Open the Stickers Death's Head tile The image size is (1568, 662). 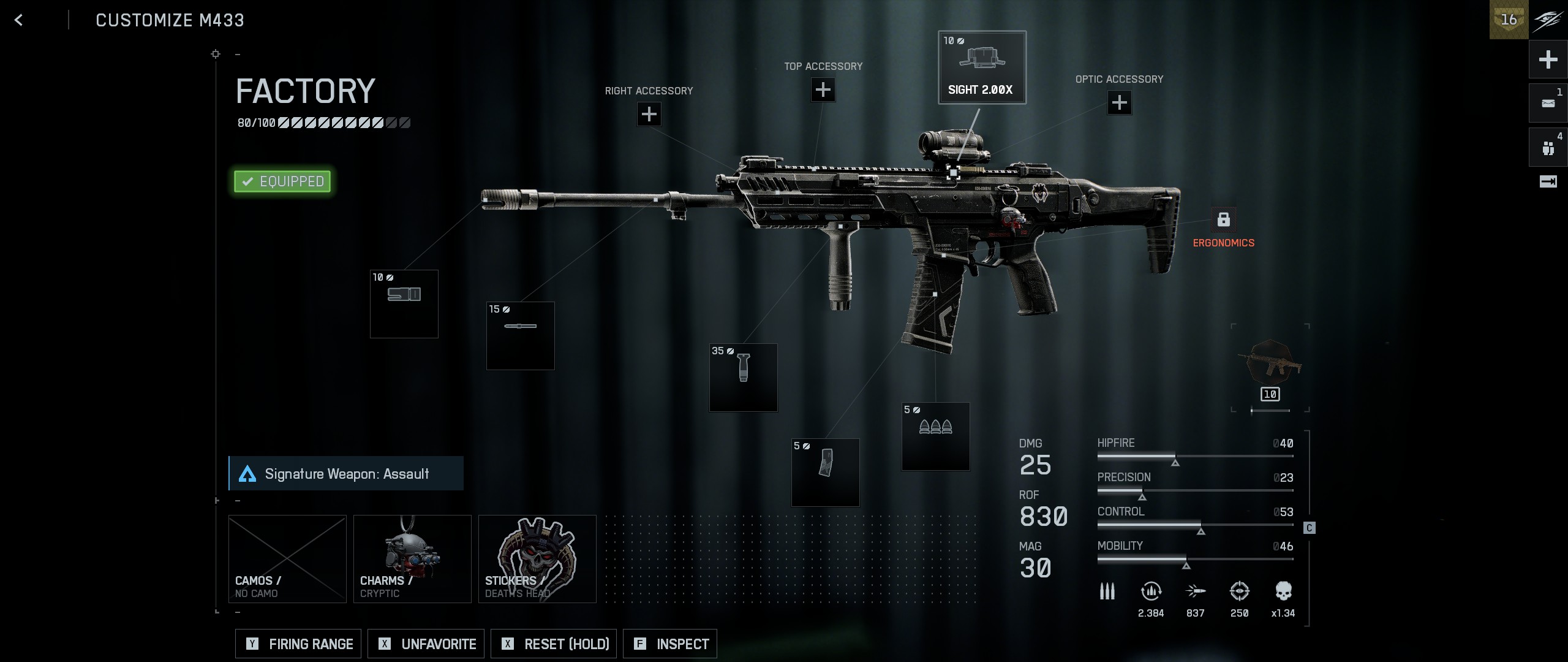coord(537,559)
